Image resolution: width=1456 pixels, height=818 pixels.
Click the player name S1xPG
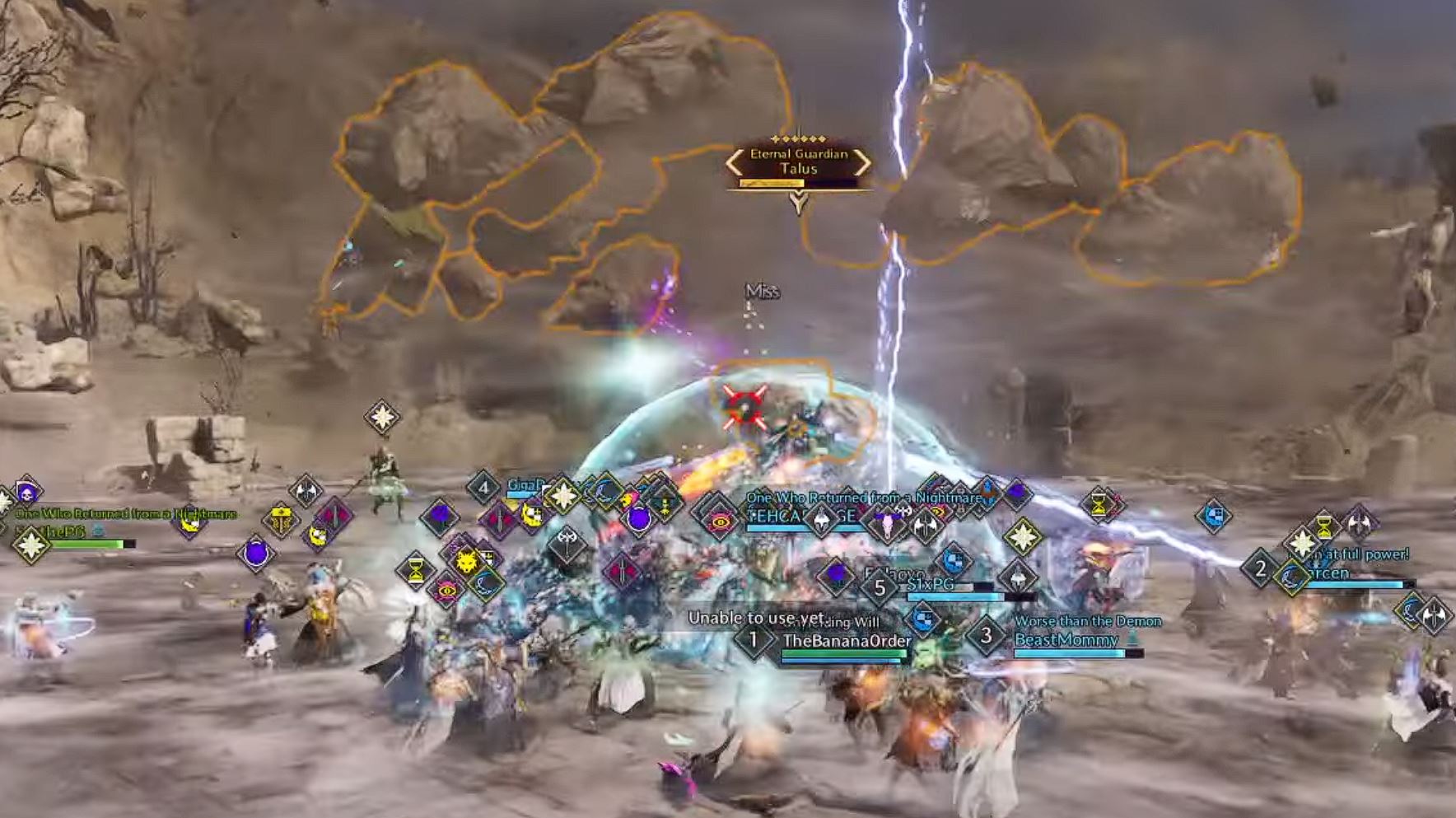931,585
